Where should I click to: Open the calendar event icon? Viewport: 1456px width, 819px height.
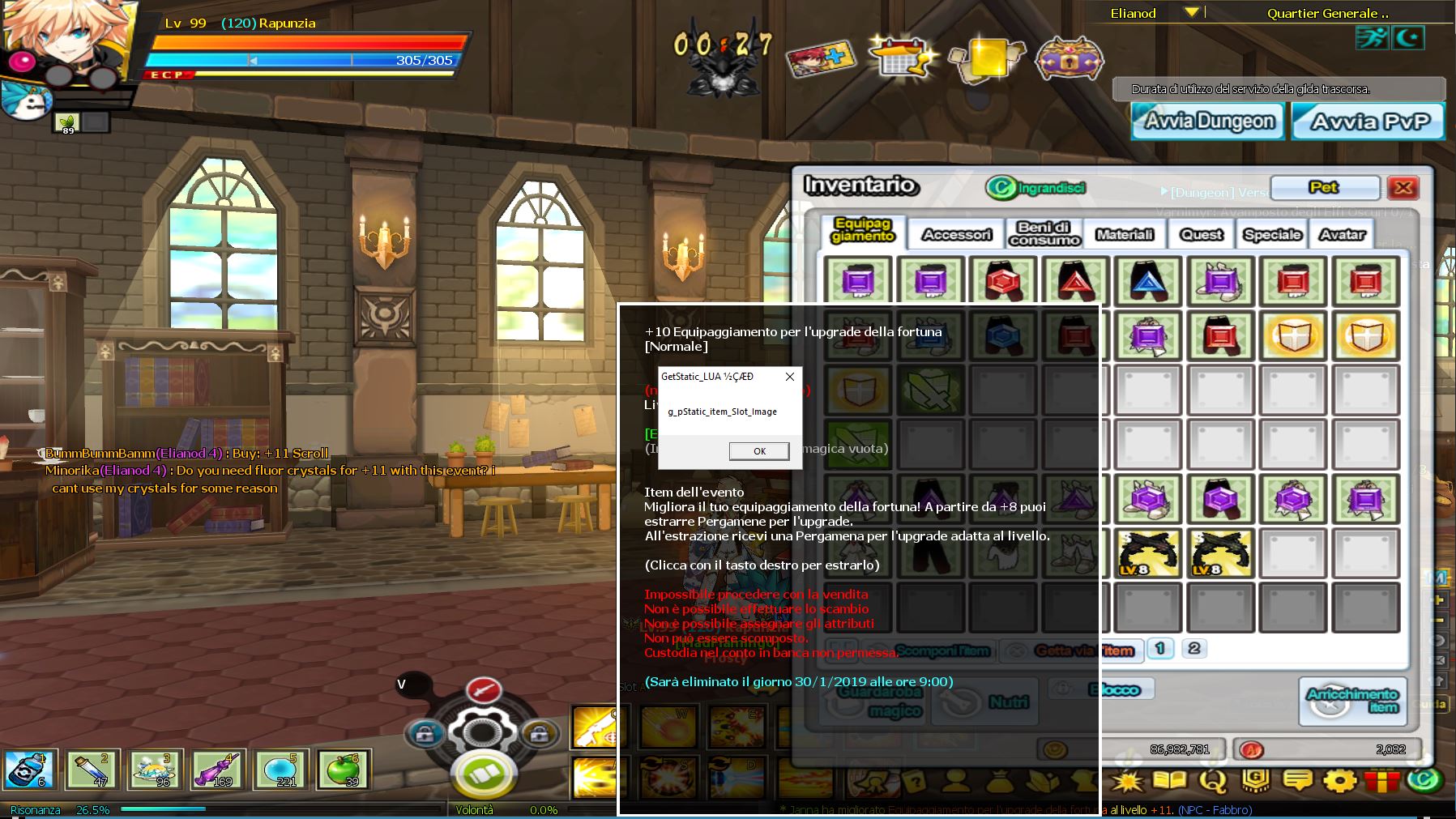[901, 57]
